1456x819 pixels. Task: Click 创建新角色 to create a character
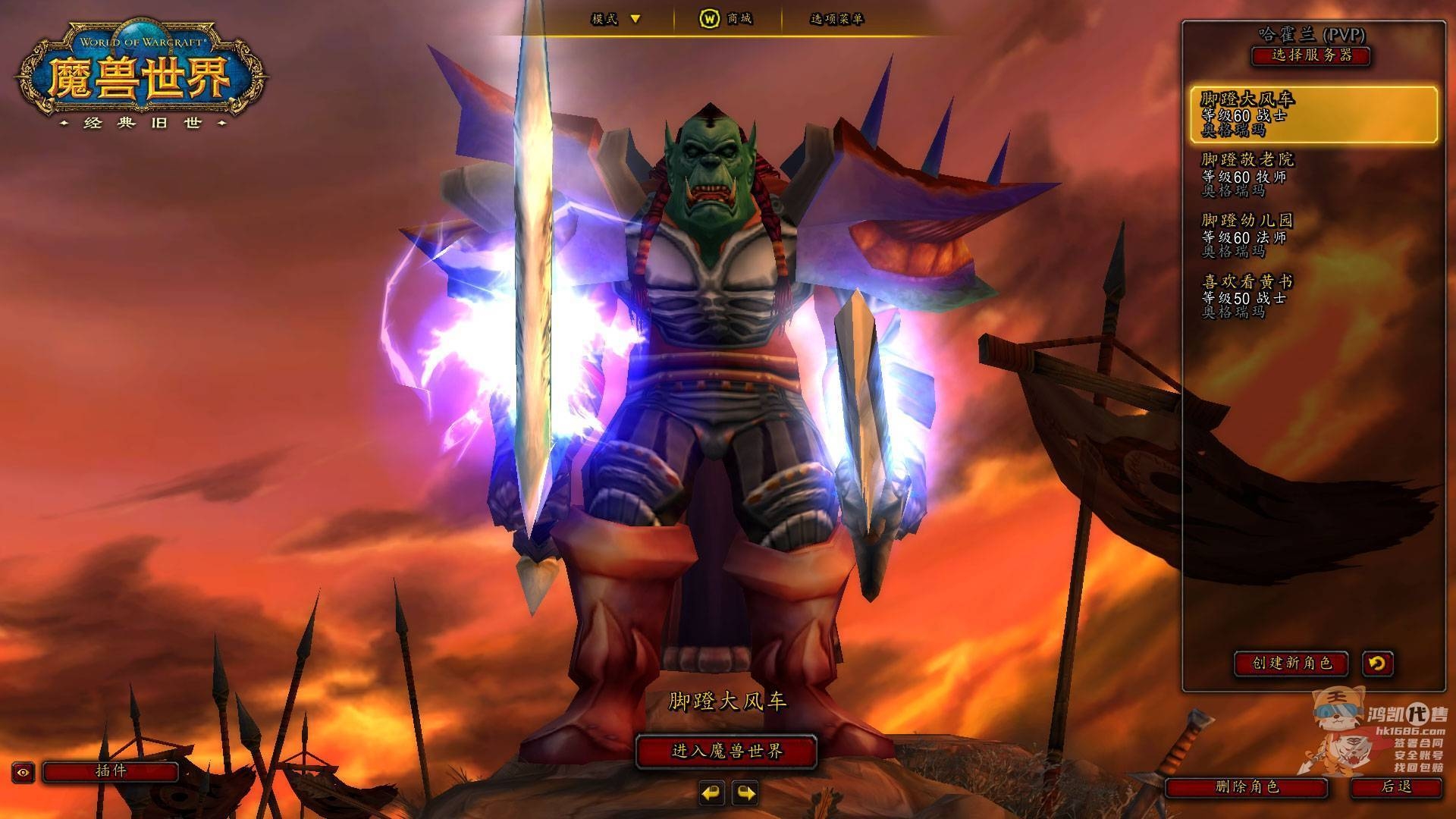(x=1291, y=664)
